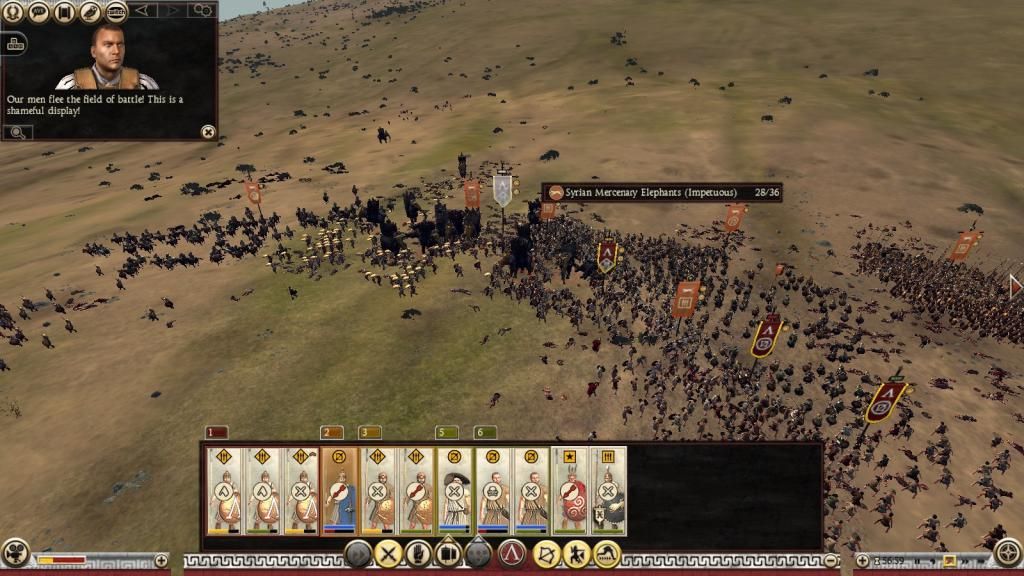Screen dimensions: 1024x576
Task: Choose control group 1 tab
Action: pyautogui.click(x=216, y=433)
